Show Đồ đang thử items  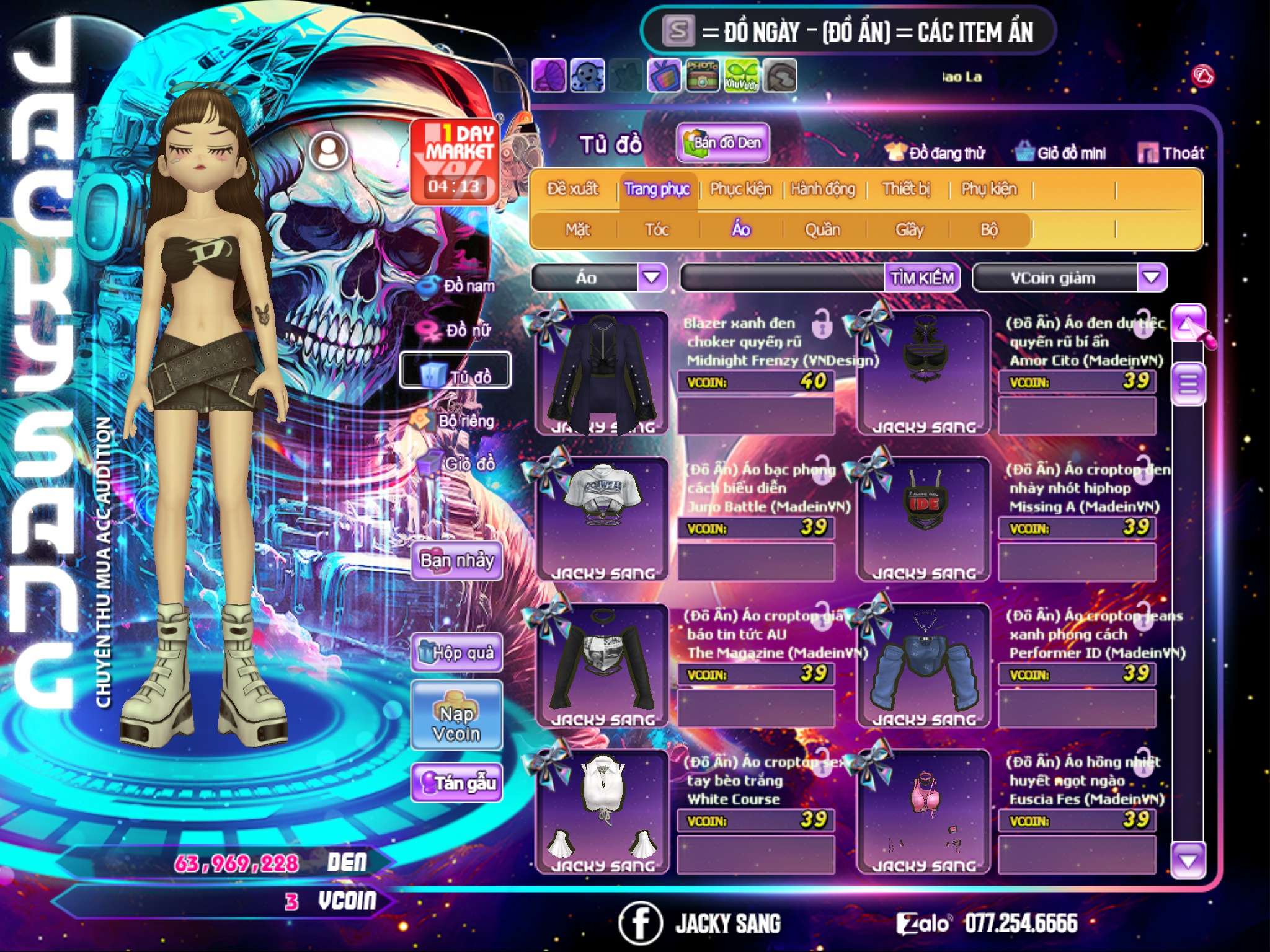pos(935,153)
